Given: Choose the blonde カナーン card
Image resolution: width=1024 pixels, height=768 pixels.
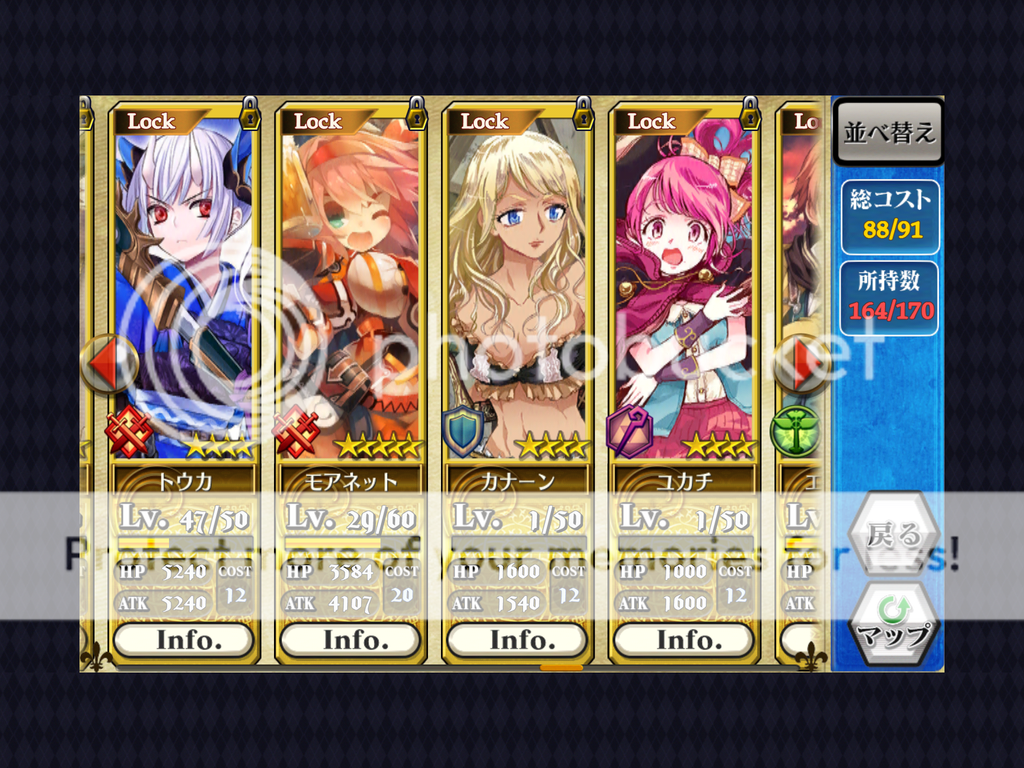Looking at the screenshot, I should pyautogui.click(x=518, y=290).
